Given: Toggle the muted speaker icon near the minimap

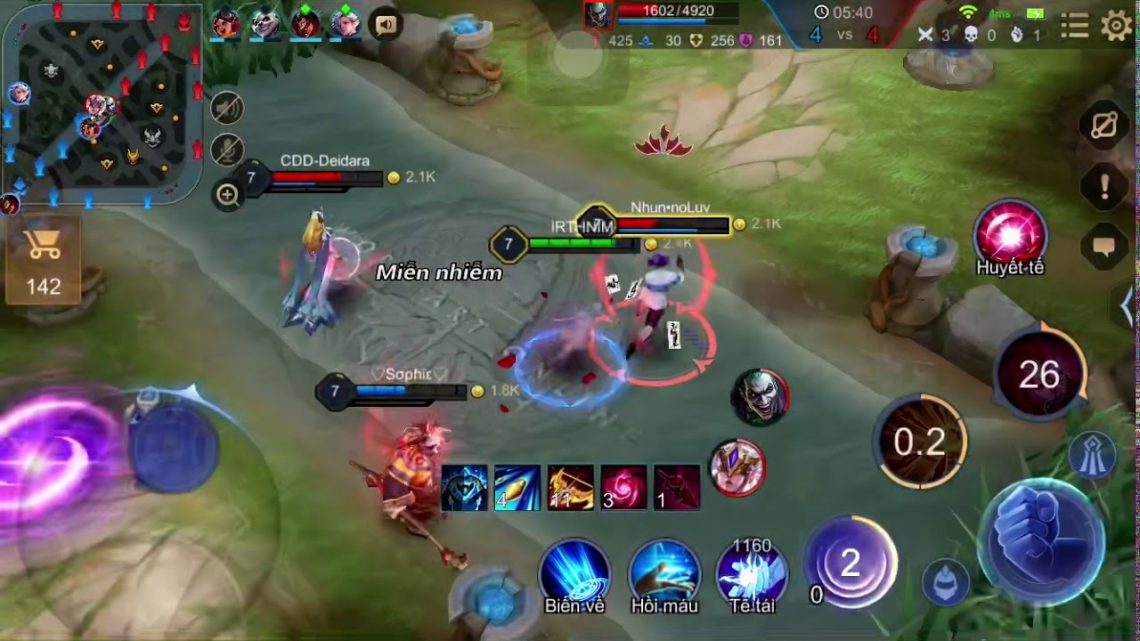Looking at the screenshot, I should pos(228,107).
